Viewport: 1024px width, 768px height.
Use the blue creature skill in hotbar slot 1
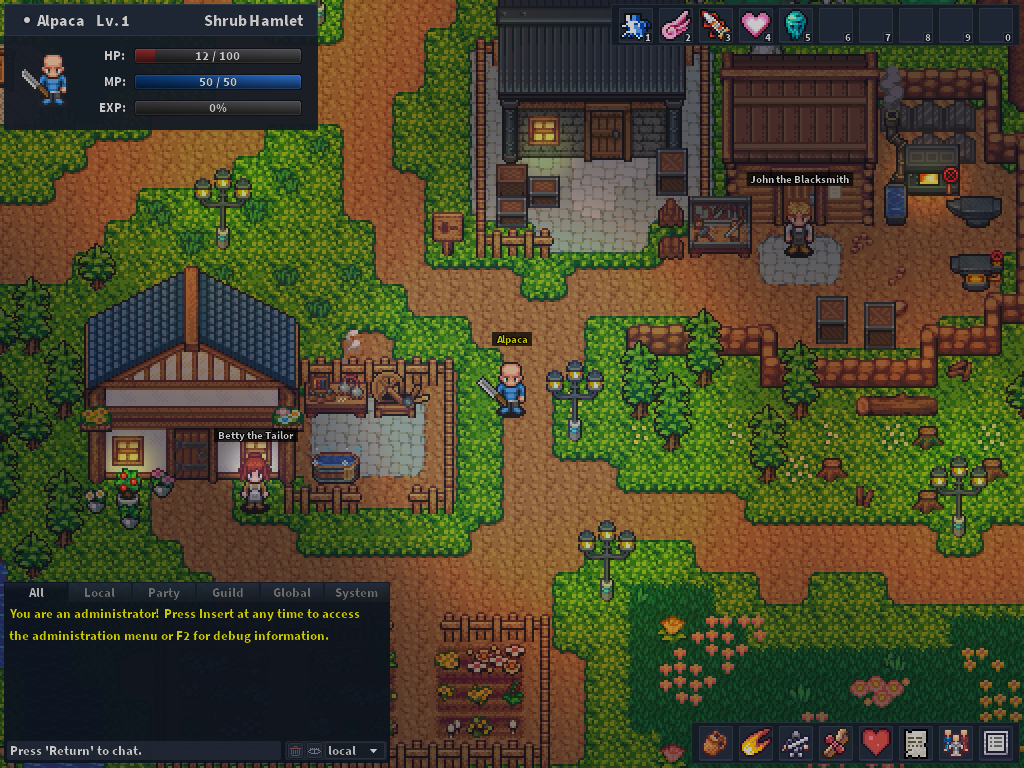[634, 25]
